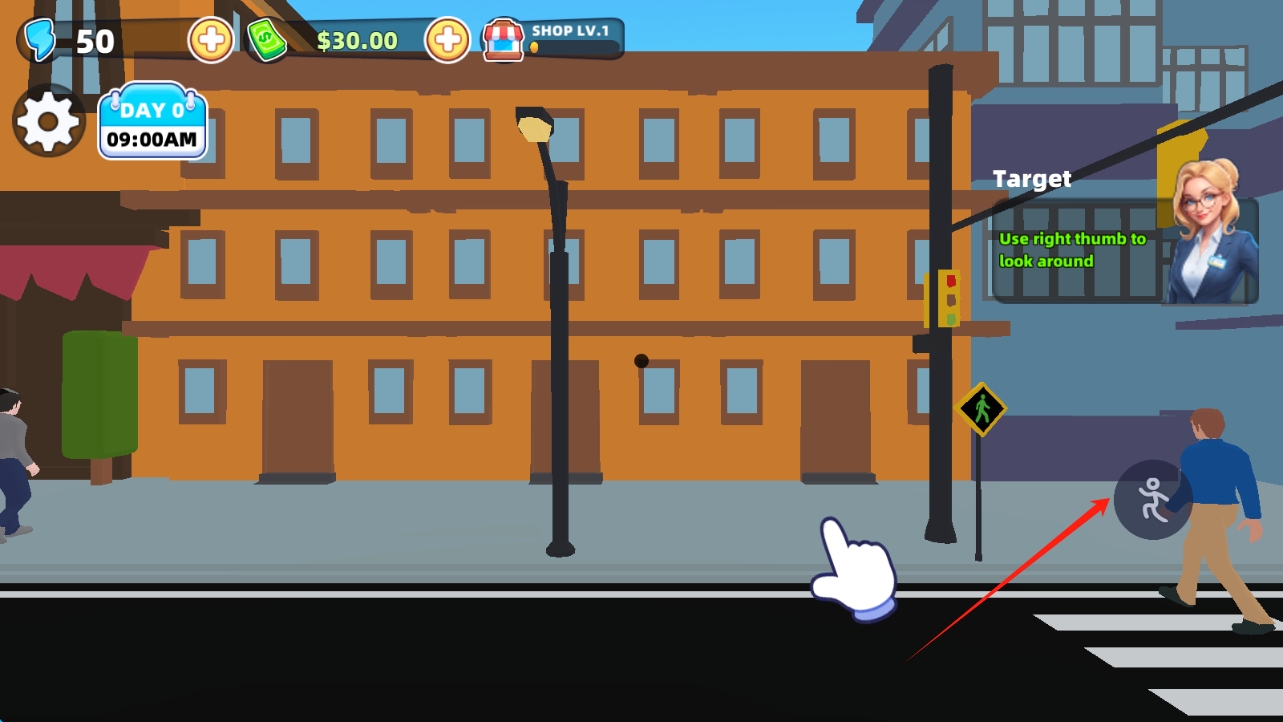Tap the Day 0 calendar clock

pos(152,123)
